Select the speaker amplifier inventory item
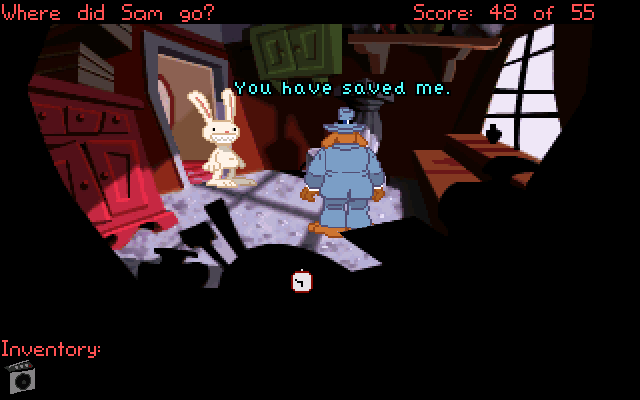 [x=21, y=377]
